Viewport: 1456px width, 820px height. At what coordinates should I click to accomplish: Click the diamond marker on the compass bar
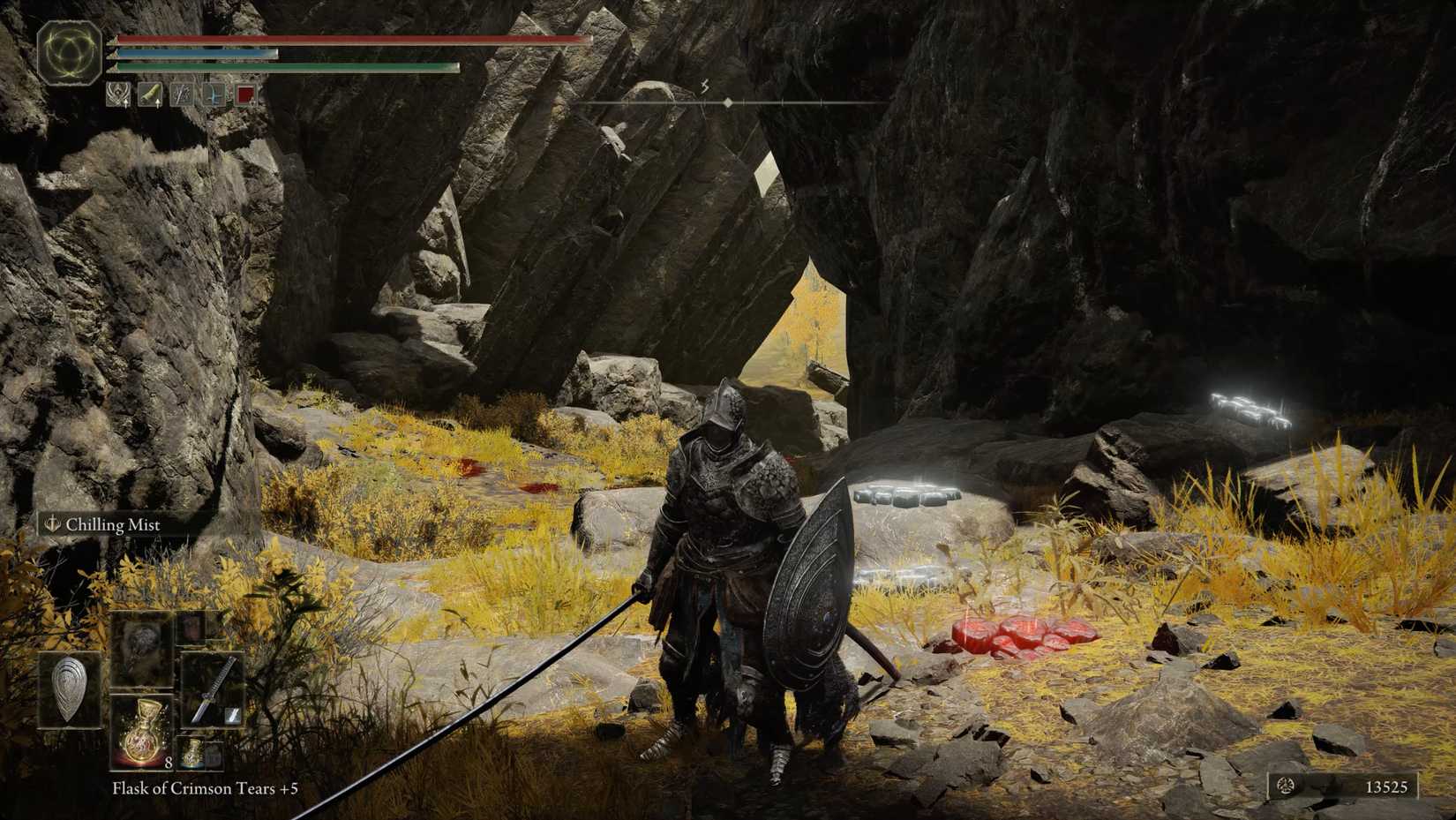click(x=728, y=102)
